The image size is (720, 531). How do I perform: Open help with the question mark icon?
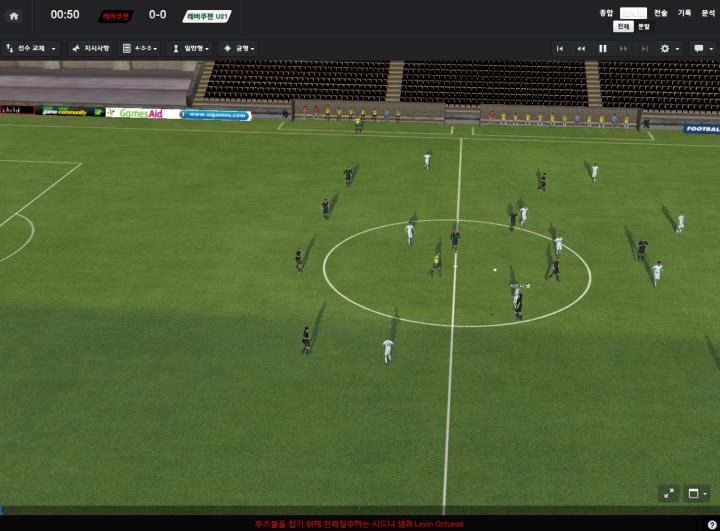tap(711, 524)
